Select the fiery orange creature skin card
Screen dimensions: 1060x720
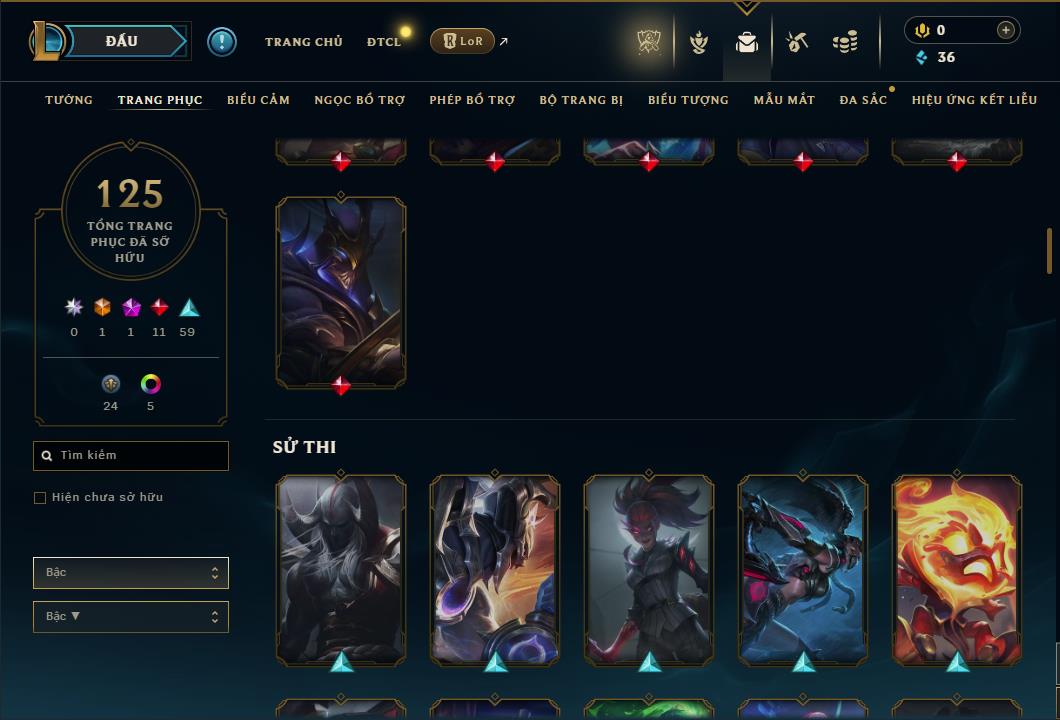click(957, 569)
